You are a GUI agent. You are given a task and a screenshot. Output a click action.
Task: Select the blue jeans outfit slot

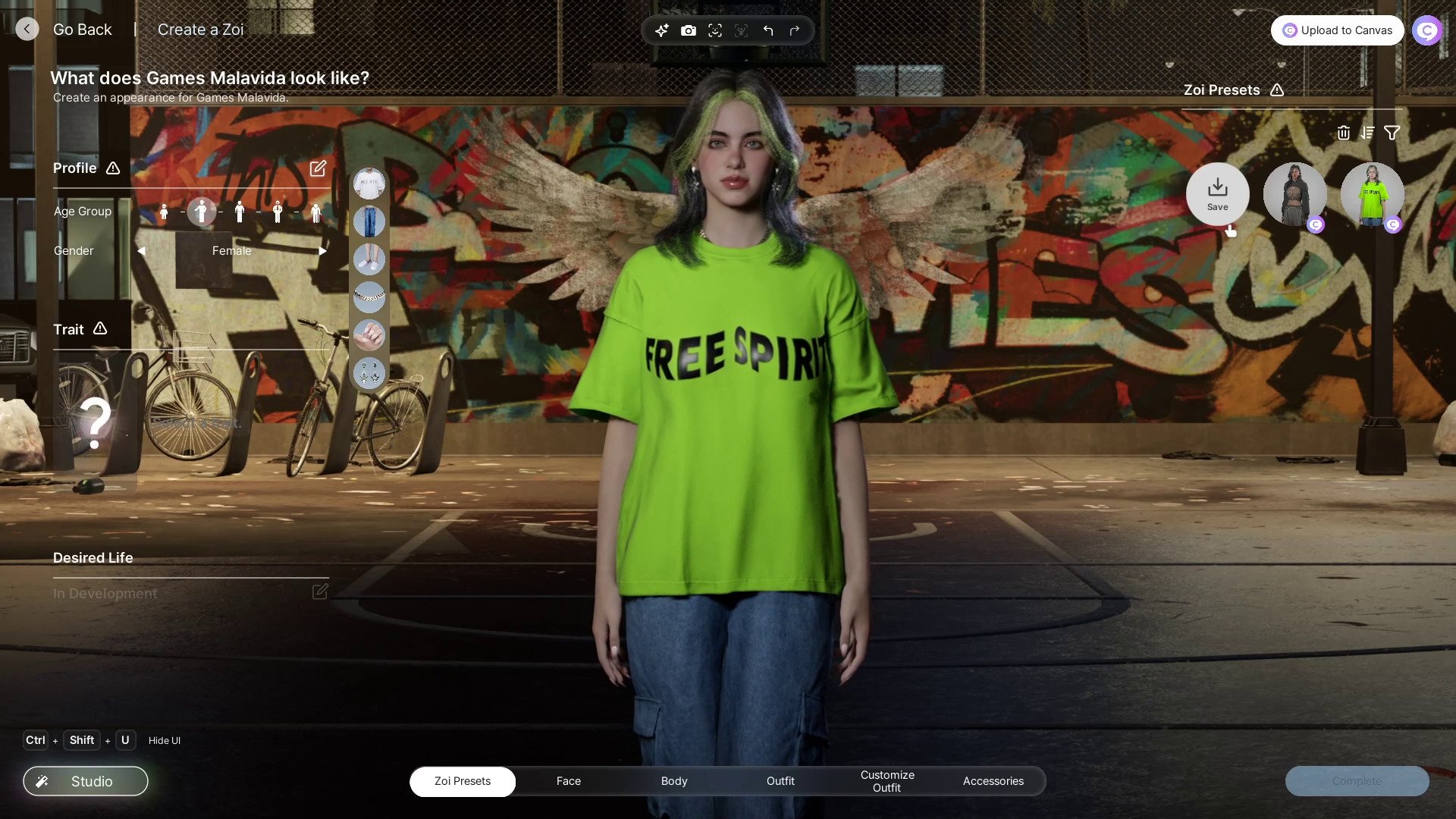[x=369, y=221]
